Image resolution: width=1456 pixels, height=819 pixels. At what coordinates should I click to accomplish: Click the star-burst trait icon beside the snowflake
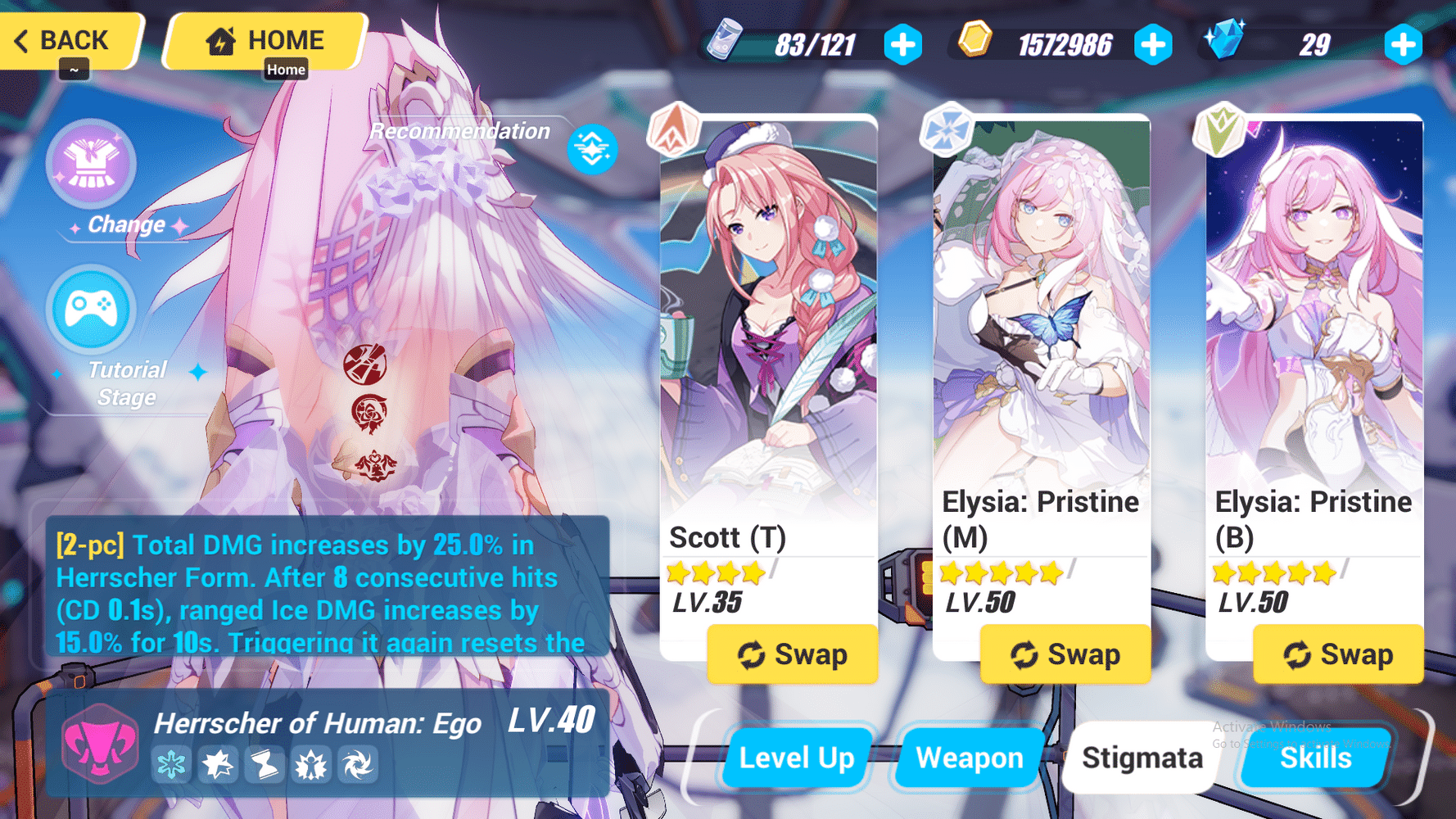coord(218,765)
